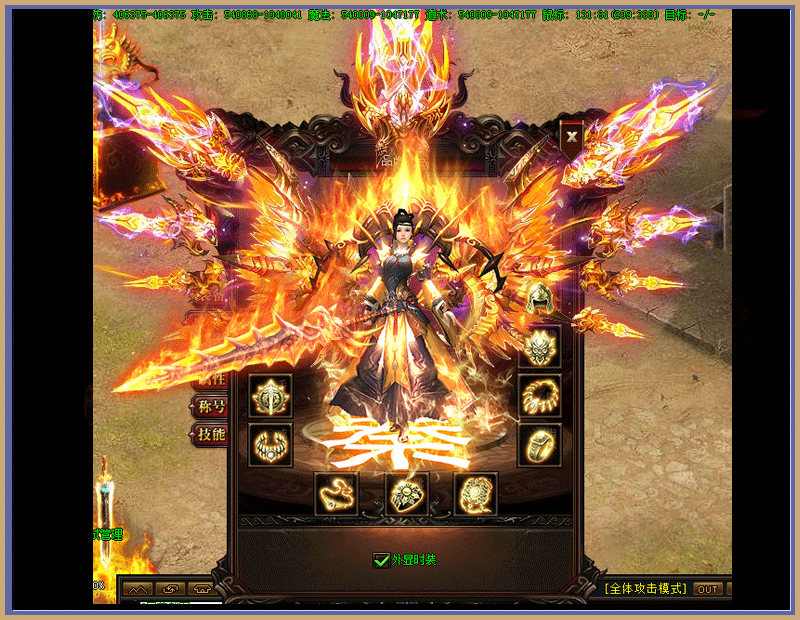800x620 pixels.
Task: Toggle the 外显时装 checkbox
Action: pyautogui.click(x=380, y=560)
